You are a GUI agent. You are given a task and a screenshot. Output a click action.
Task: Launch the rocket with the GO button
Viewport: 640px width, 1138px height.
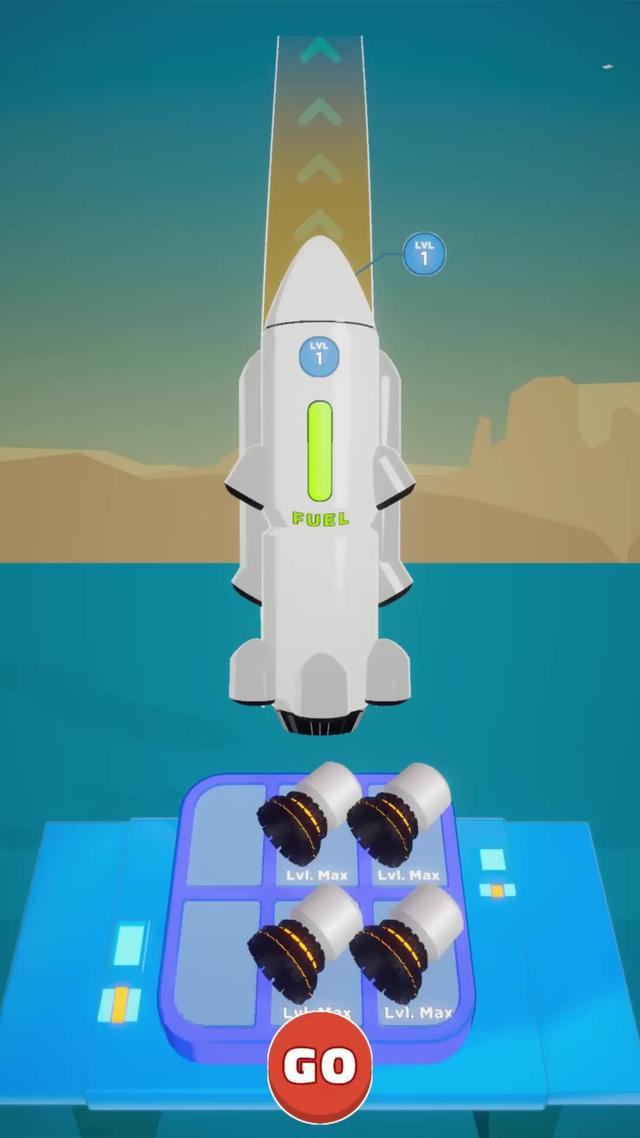(x=320, y=1065)
